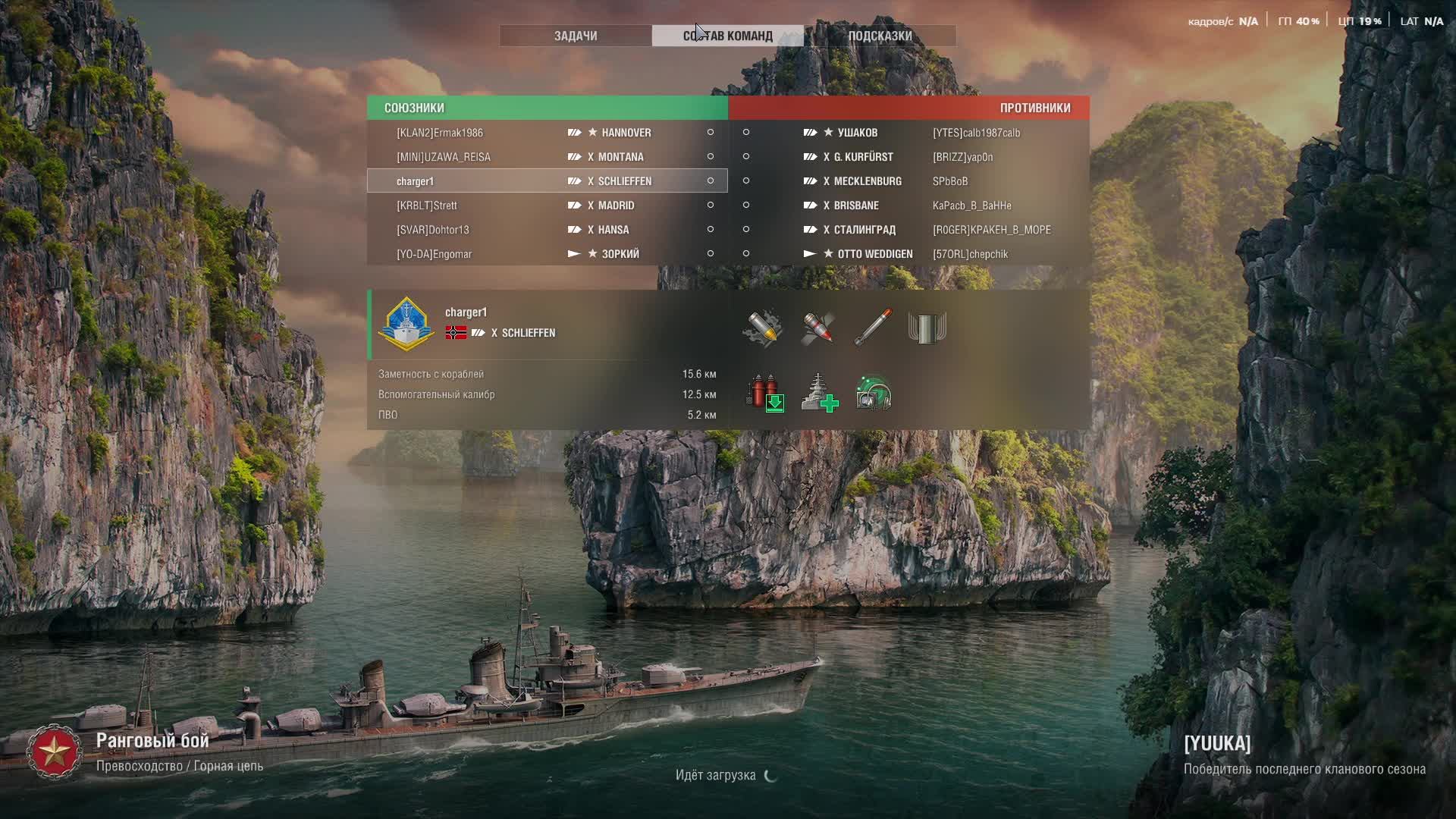This screenshot has width=1456, height=819.
Task: Select the repair party ship consumable
Action: [819, 393]
